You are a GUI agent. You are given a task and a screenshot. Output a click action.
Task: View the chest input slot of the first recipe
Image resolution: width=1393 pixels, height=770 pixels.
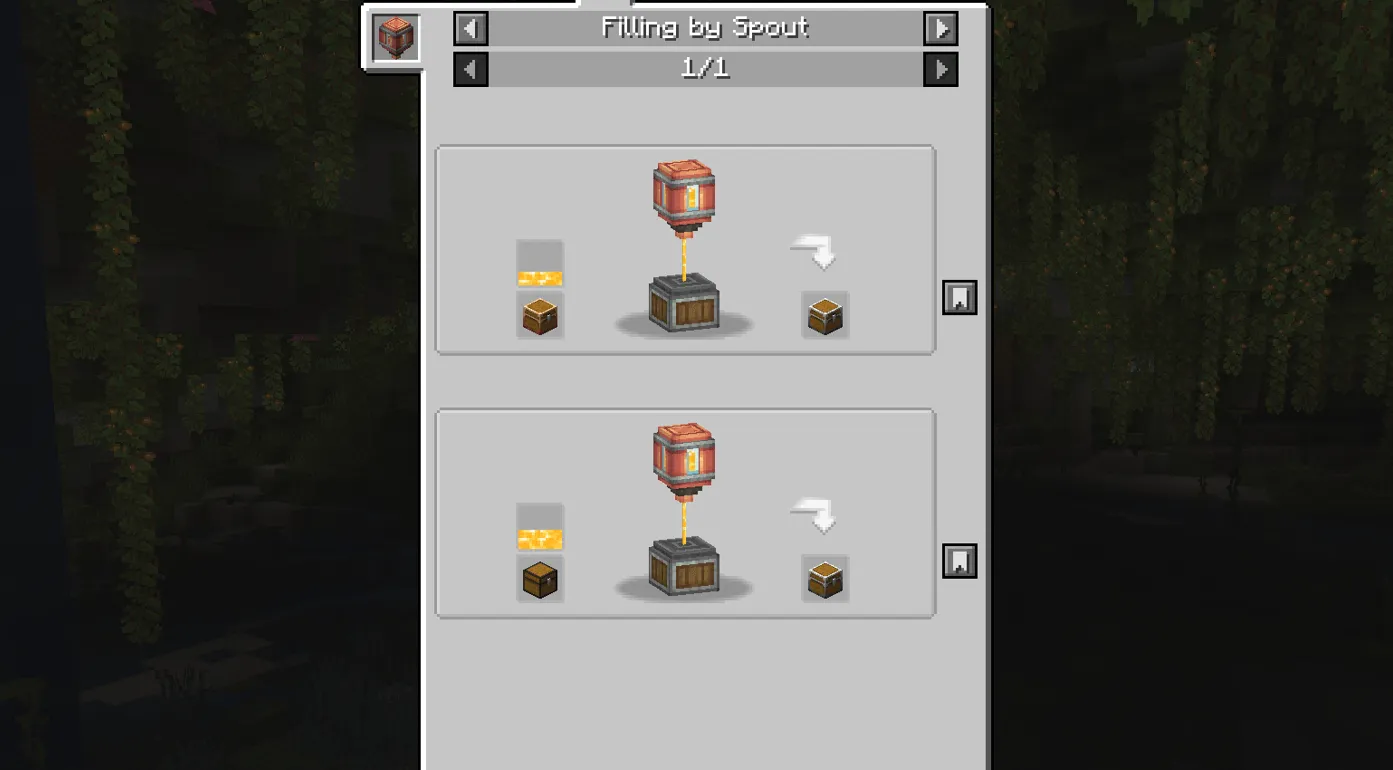pyautogui.click(x=539, y=314)
